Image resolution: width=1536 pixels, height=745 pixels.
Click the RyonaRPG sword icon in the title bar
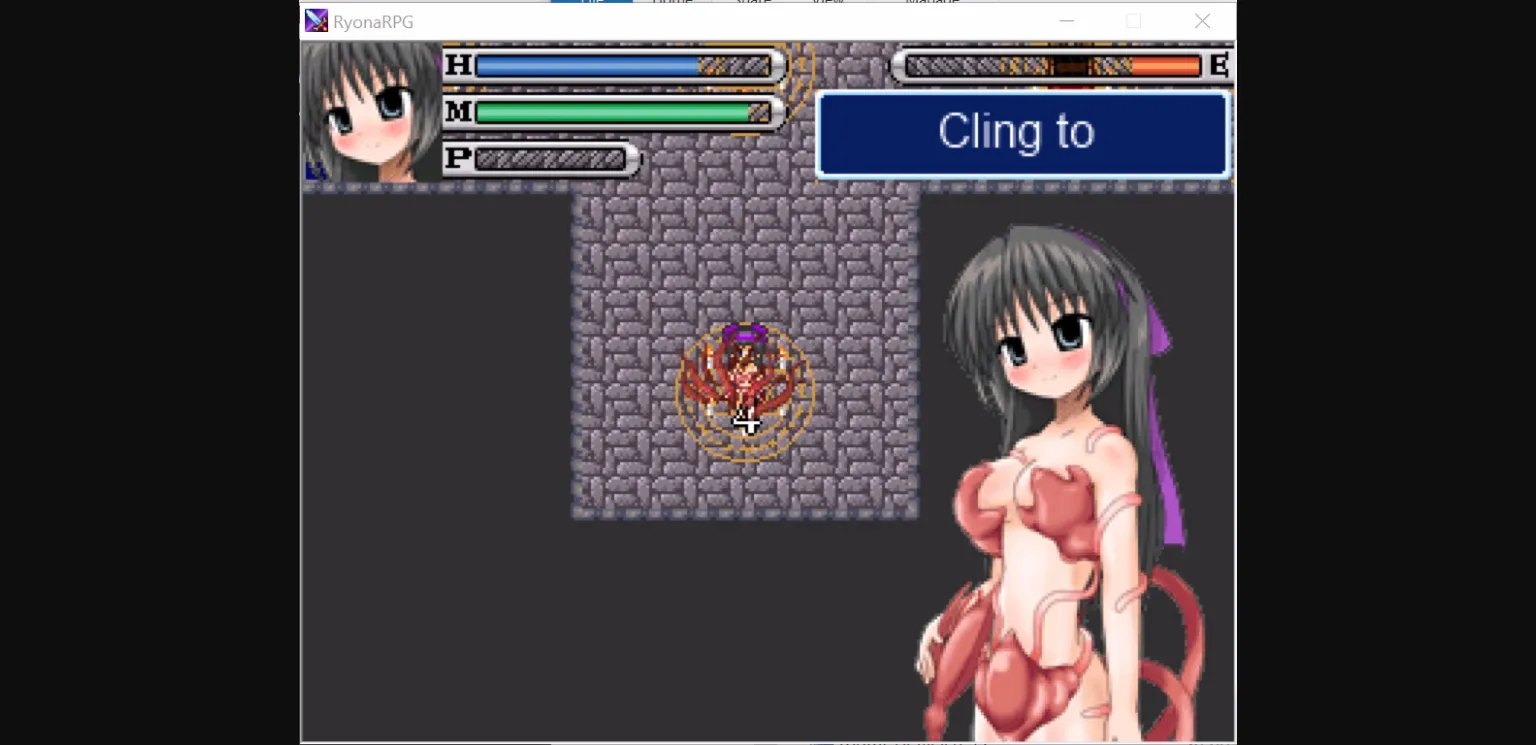pos(316,20)
